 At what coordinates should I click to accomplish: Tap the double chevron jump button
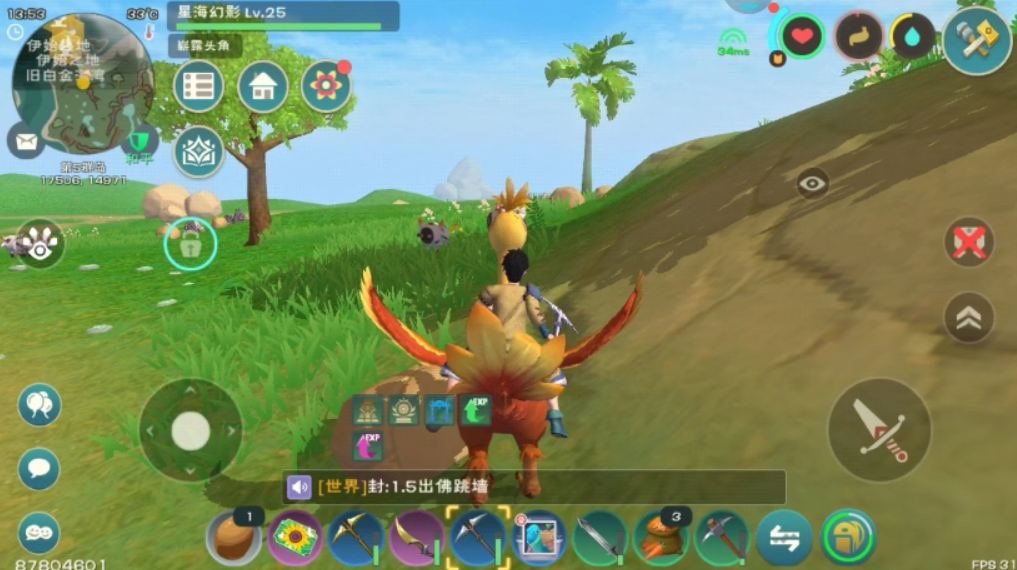pyautogui.click(x=969, y=318)
